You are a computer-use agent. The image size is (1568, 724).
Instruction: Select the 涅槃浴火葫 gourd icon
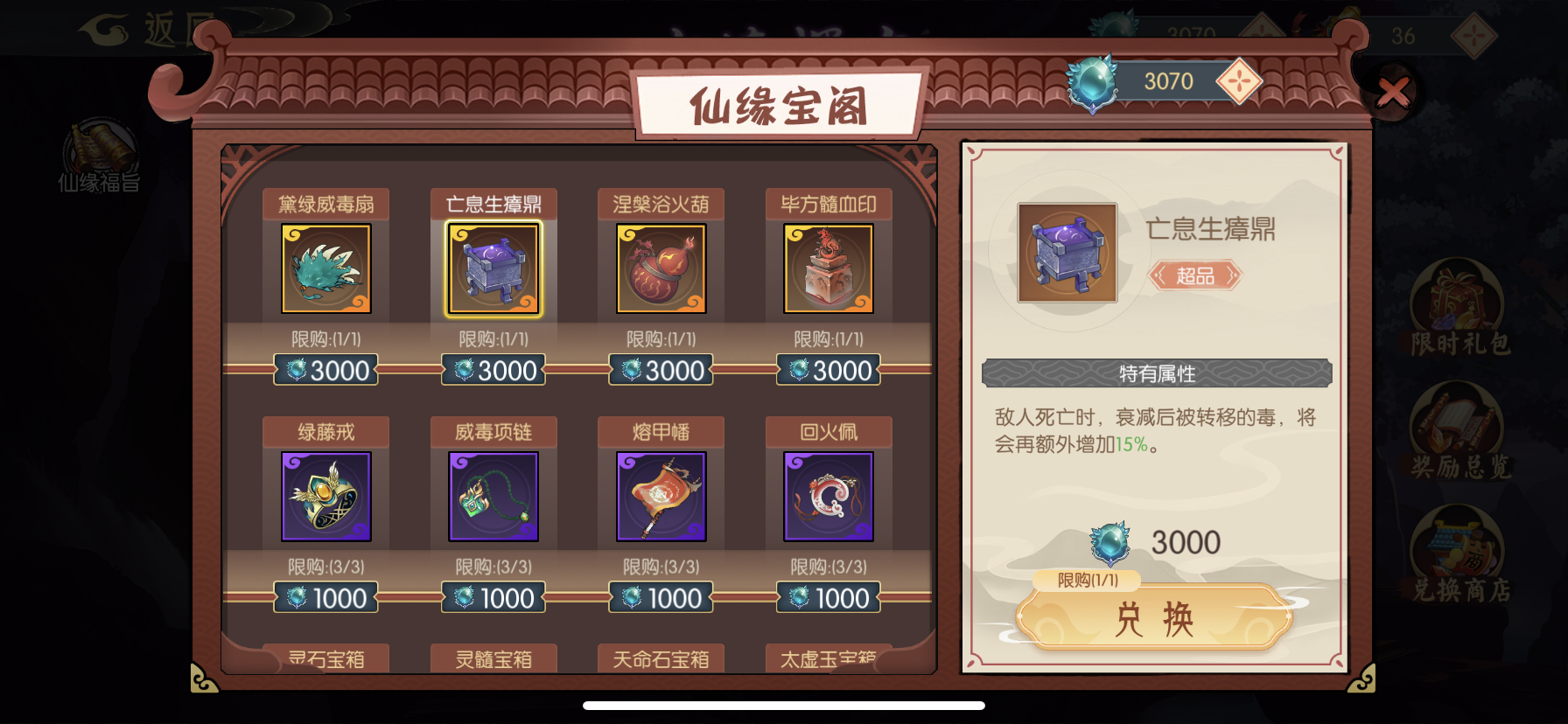coord(660,269)
